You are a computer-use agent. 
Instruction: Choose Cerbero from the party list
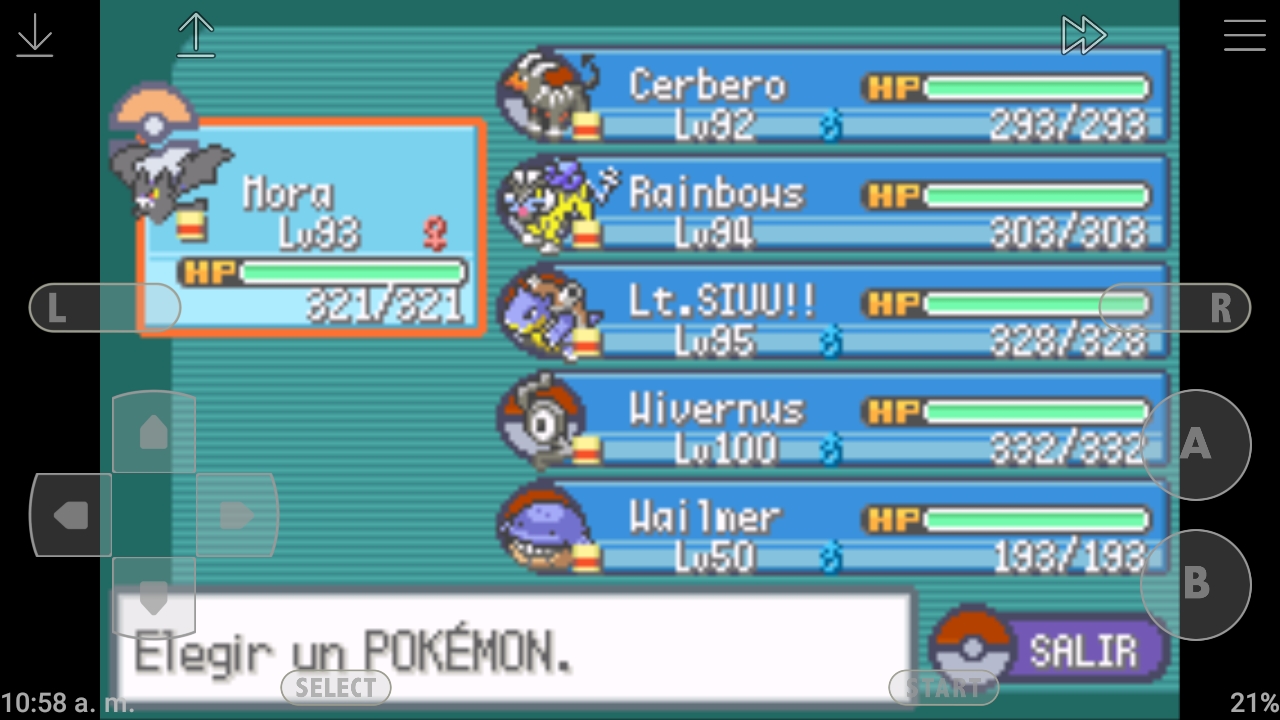pos(835,97)
